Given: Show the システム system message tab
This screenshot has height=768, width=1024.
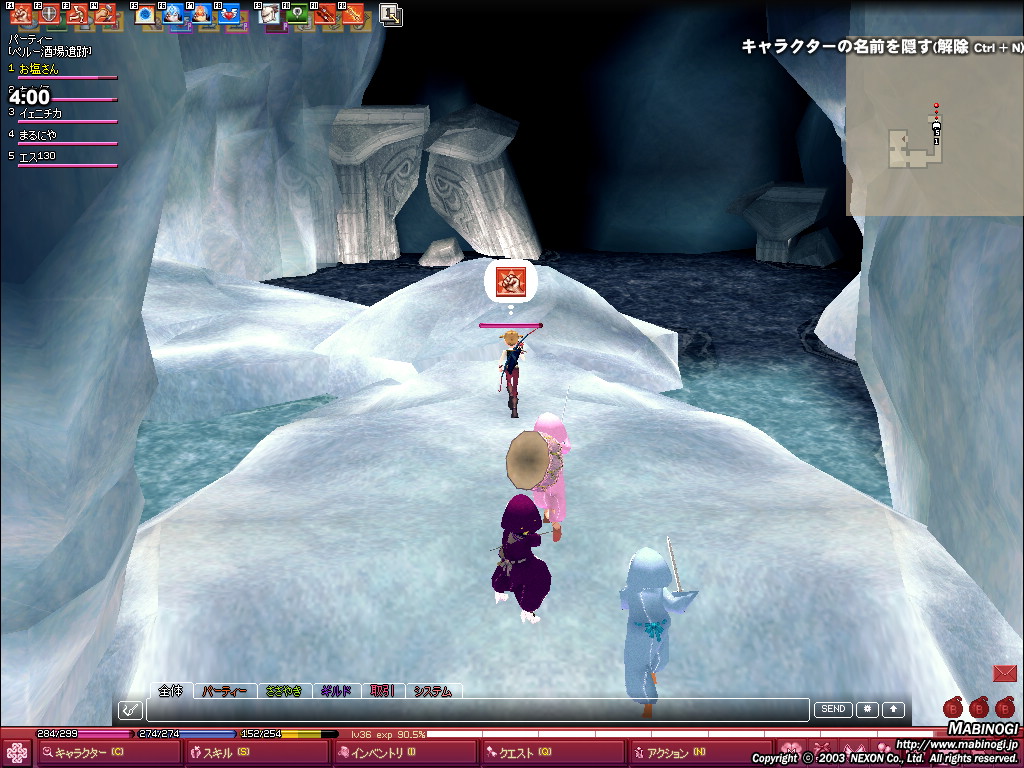Looking at the screenshot, I should [433, 691].
